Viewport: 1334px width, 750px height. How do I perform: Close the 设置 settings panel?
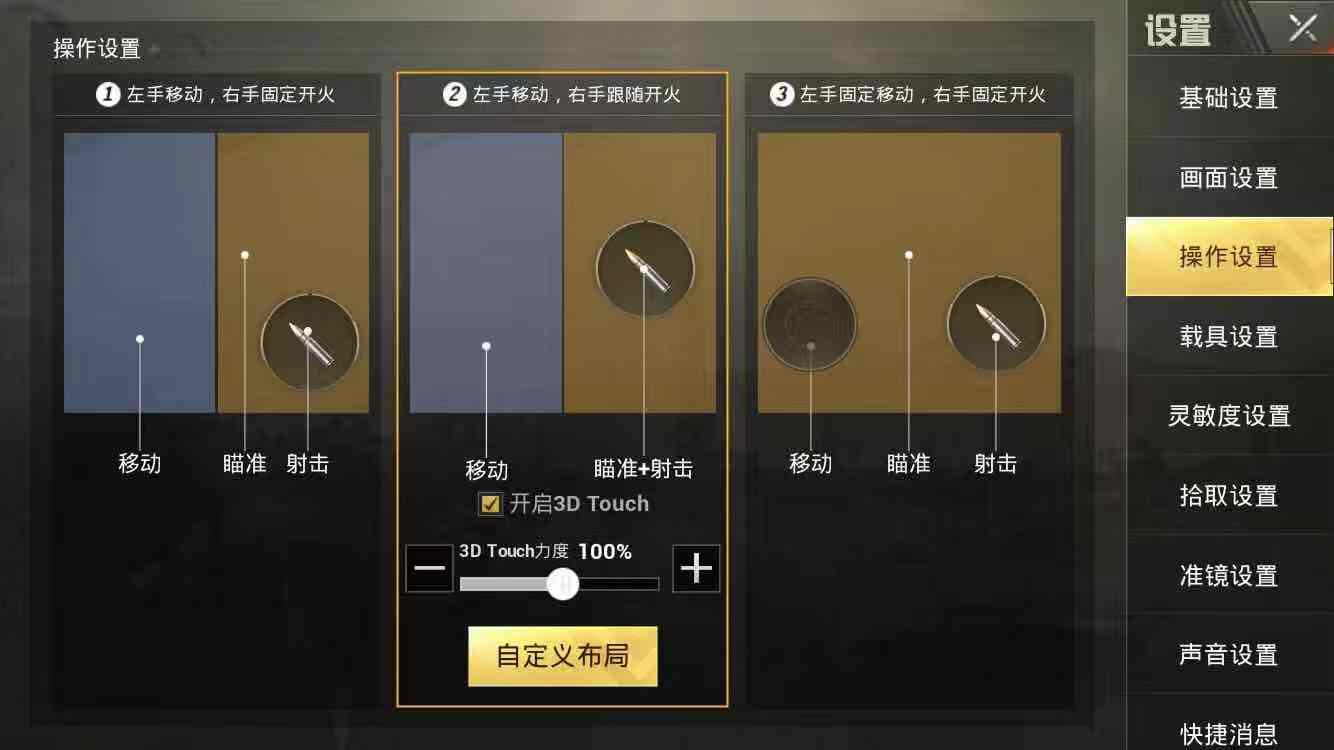(x=1303, y=28)
